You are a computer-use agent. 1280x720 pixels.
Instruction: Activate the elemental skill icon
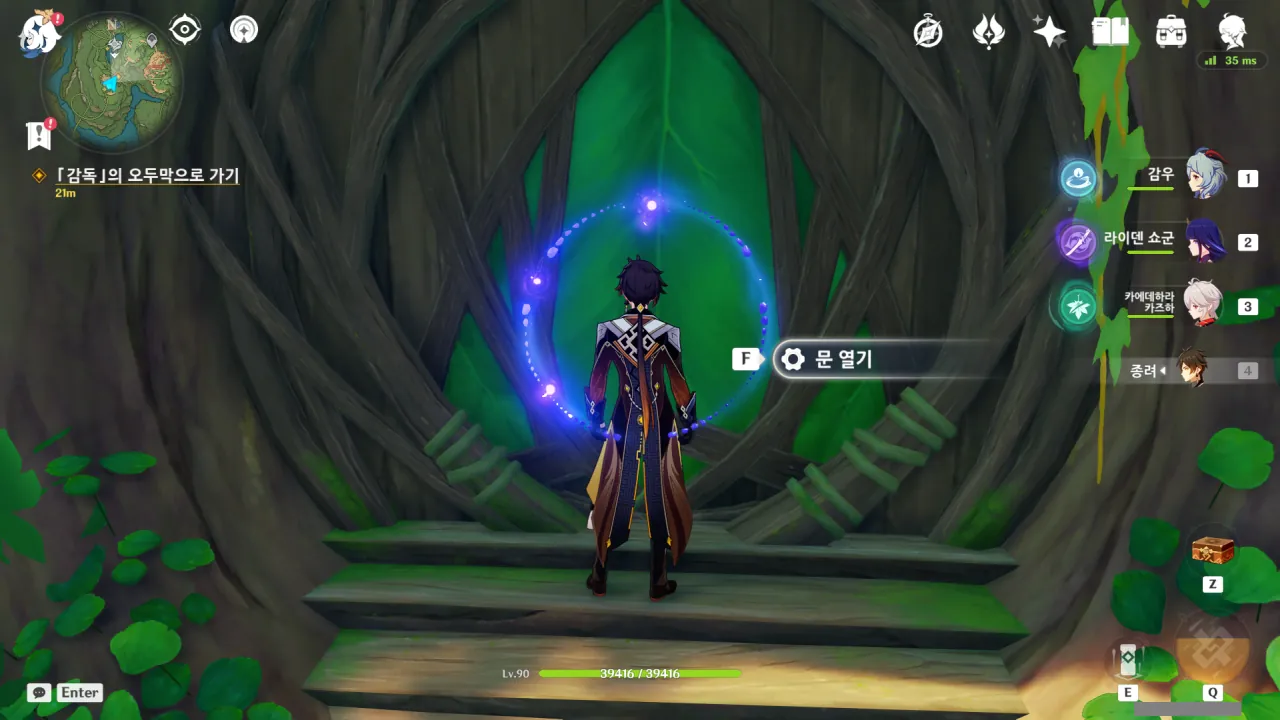tap(1128, 660)
